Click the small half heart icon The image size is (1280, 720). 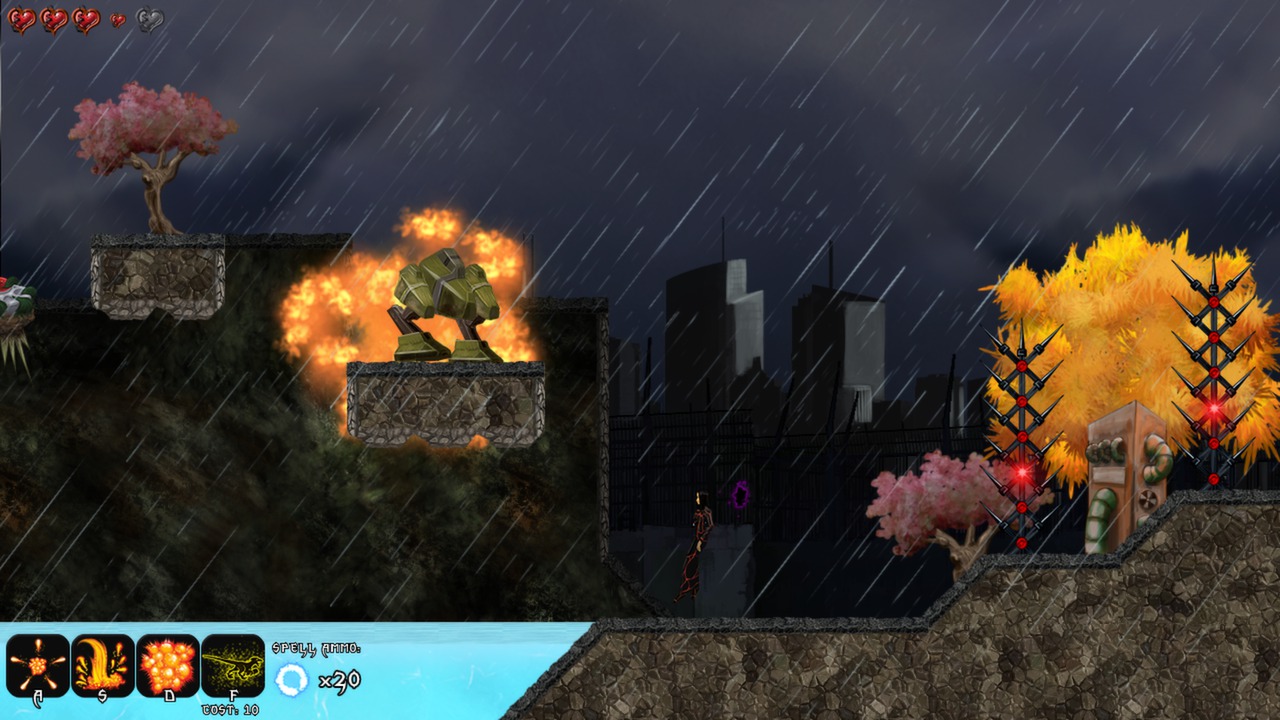tap(117, 19)
